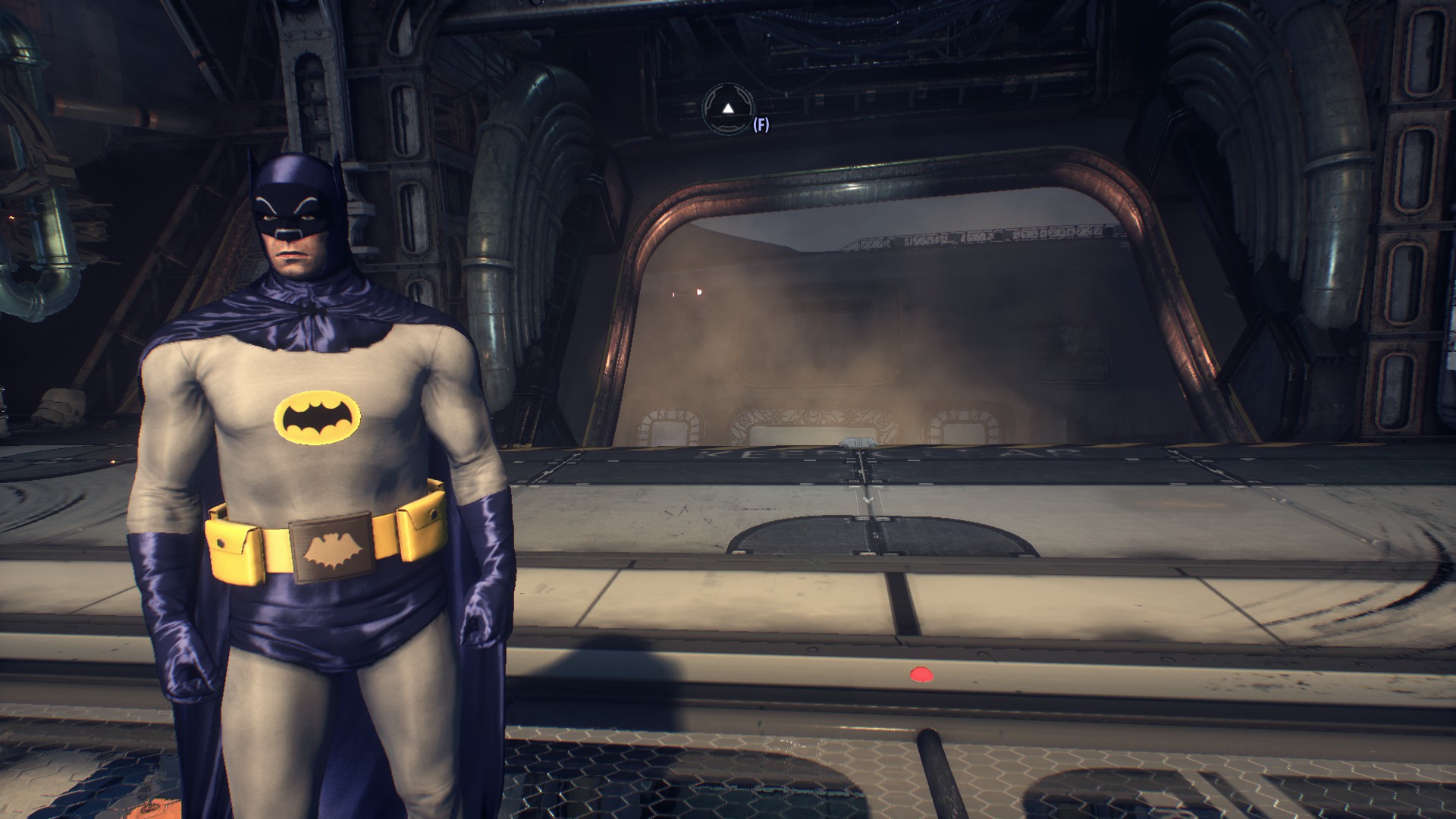
Task: Click the triangle interact prompt icon
Action: 728,108
